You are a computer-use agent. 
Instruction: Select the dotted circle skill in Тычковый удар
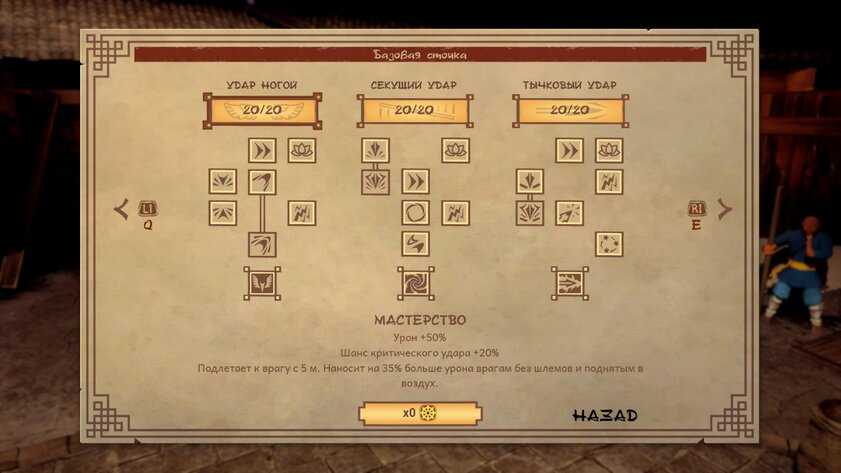[x=609, y=244]
